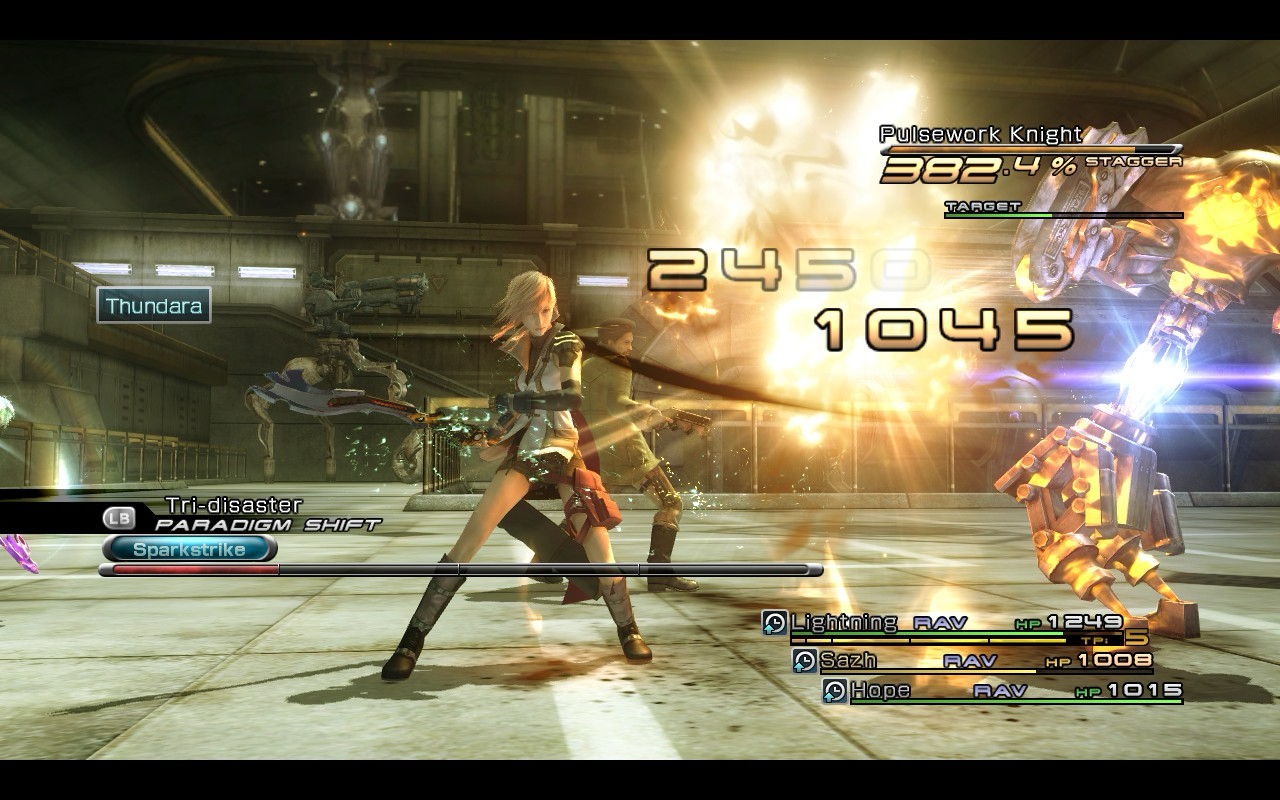Select the queued Sparkstrike command

(189, 549)
